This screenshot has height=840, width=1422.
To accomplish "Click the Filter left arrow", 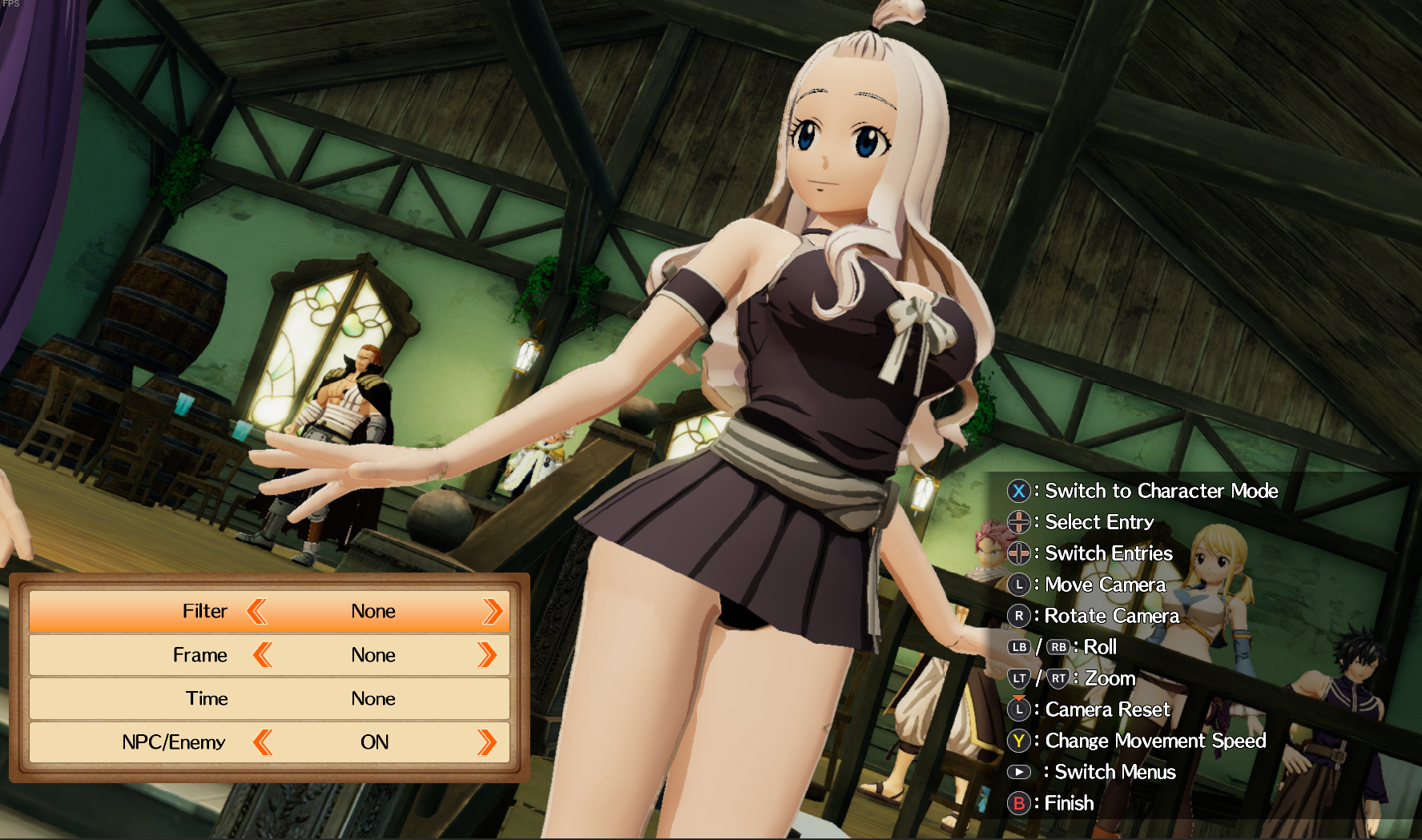I will pyautogui.click(x=256, y=612).
